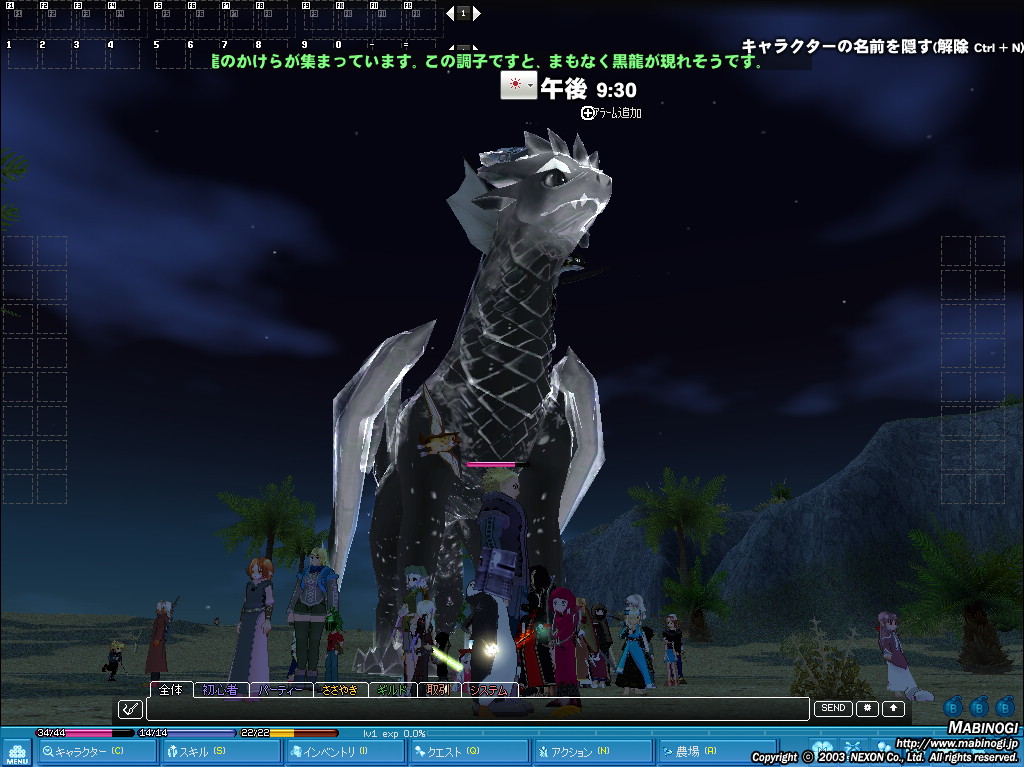This screenshot has width=1024, height=767.
Task: Switch to the 全体 (All) chat tab
Action: [171, 690]
